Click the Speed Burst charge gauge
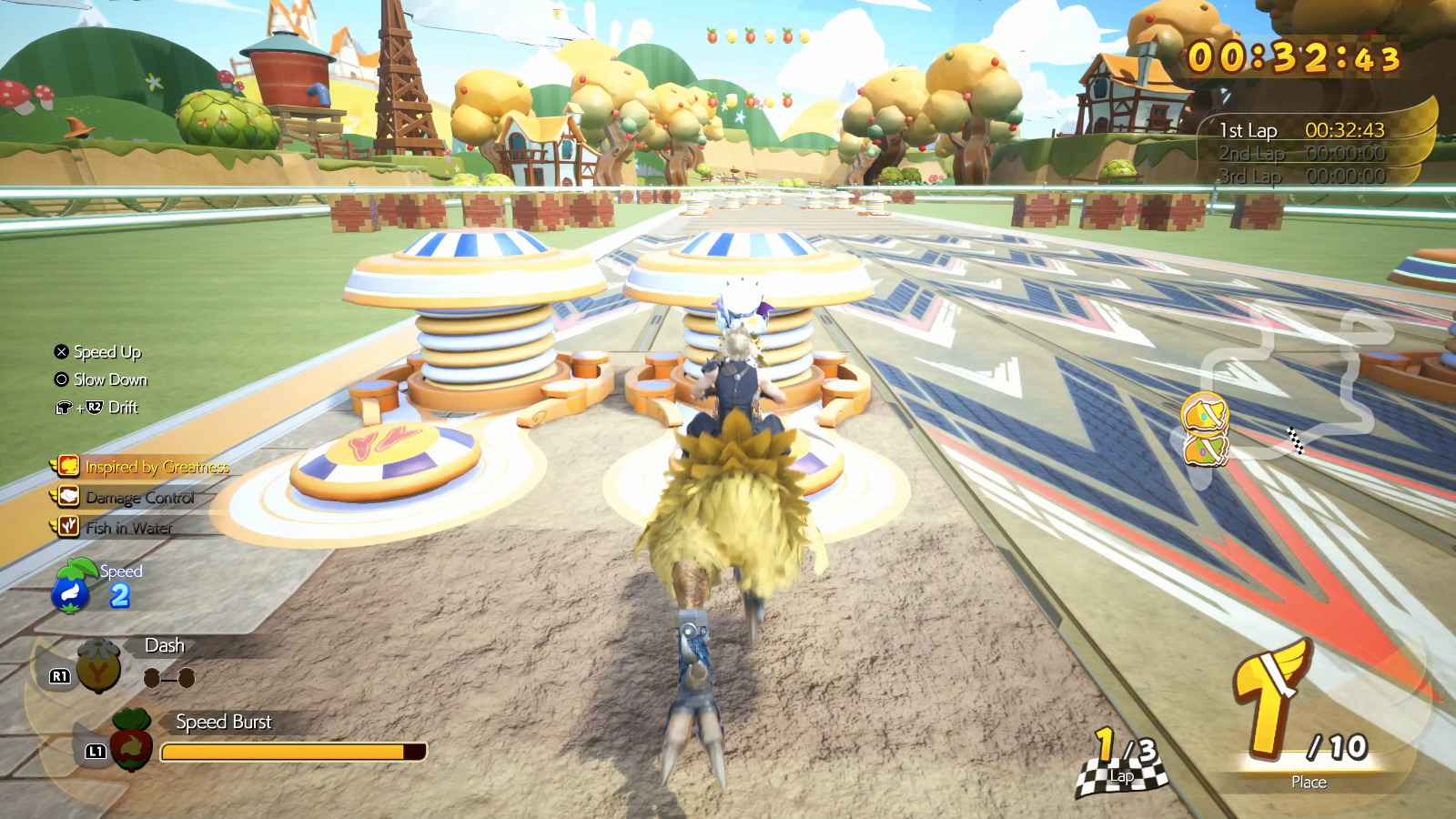The image size is (1456, 819). click(291, 752)
